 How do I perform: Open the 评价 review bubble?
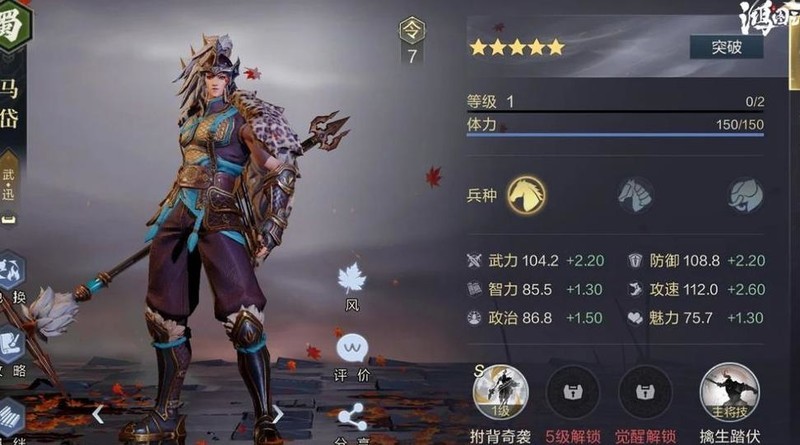tap(351, 349)
